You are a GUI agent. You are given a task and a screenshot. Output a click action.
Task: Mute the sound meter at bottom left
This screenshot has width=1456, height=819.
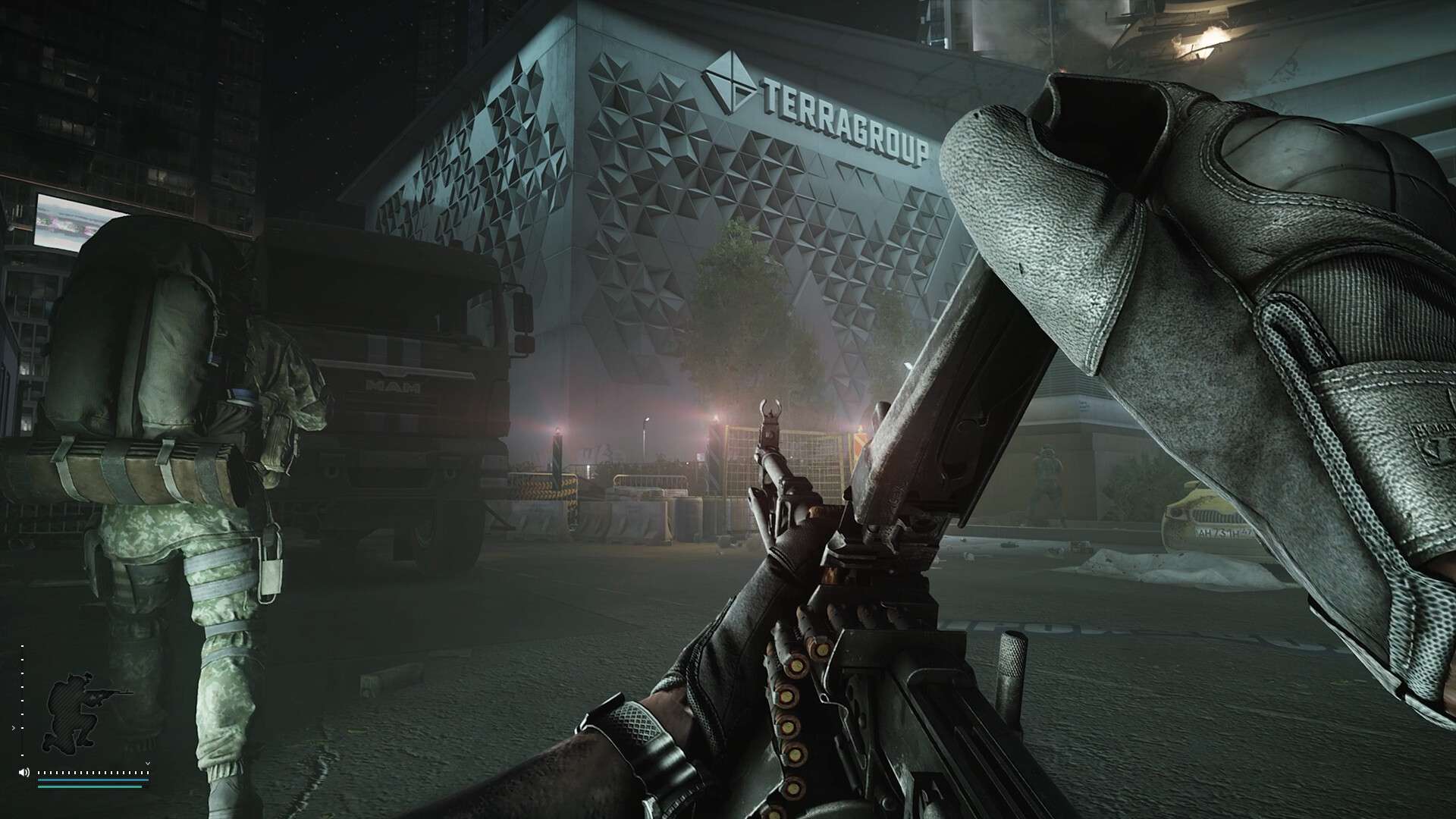point(24,772)
